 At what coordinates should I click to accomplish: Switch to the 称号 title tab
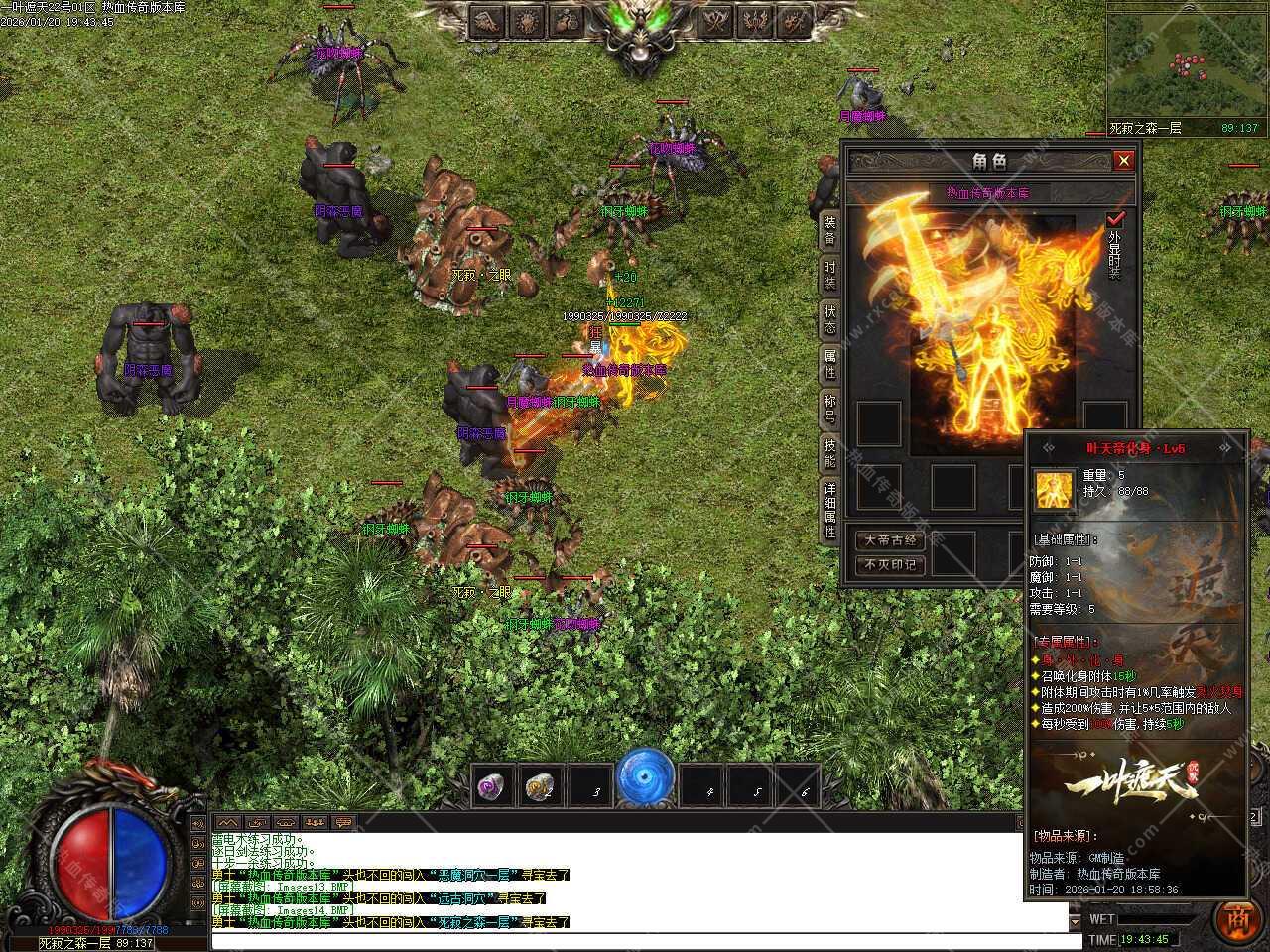tap(829, 409)
